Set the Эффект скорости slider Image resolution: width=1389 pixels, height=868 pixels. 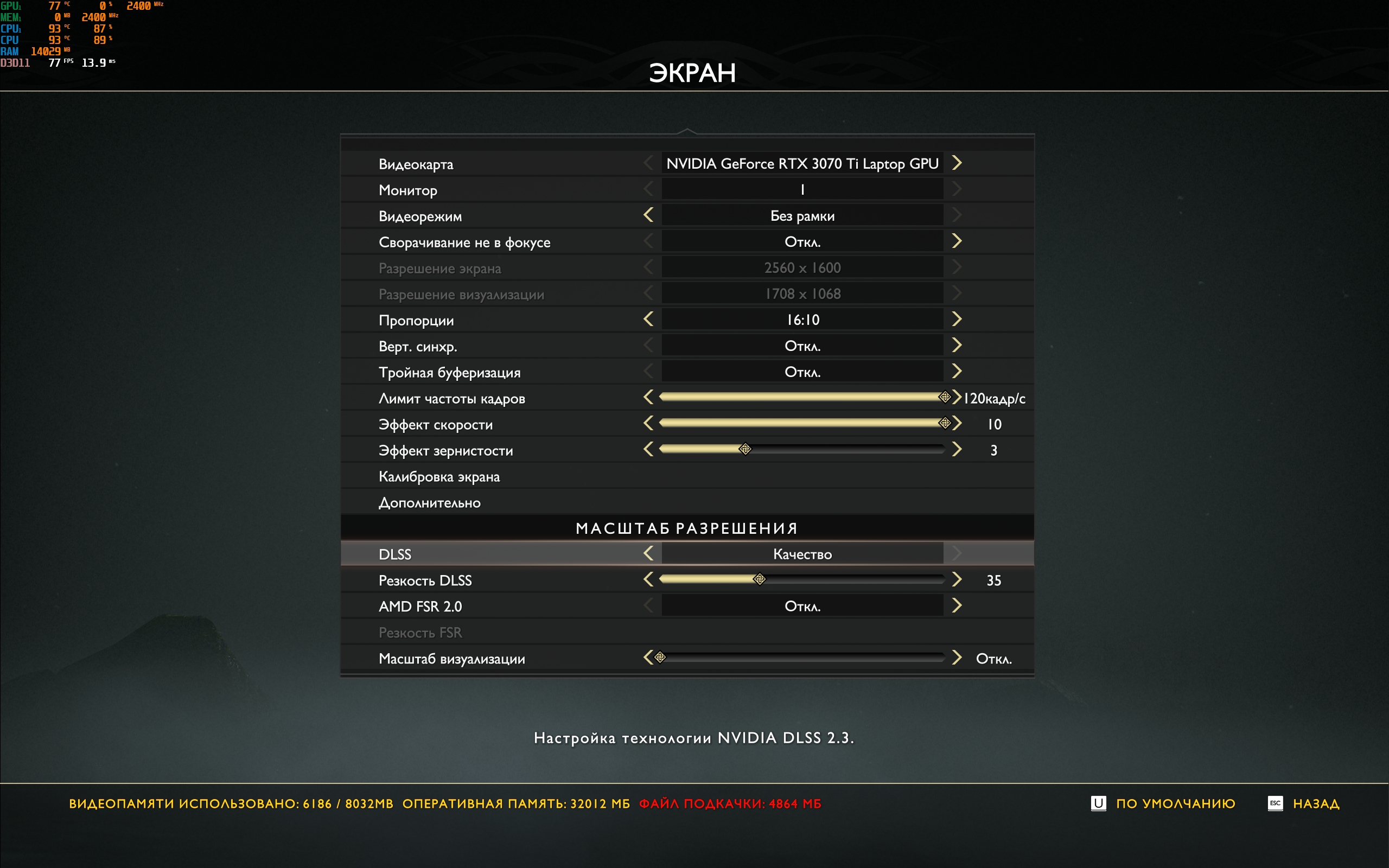coord(944,423)
